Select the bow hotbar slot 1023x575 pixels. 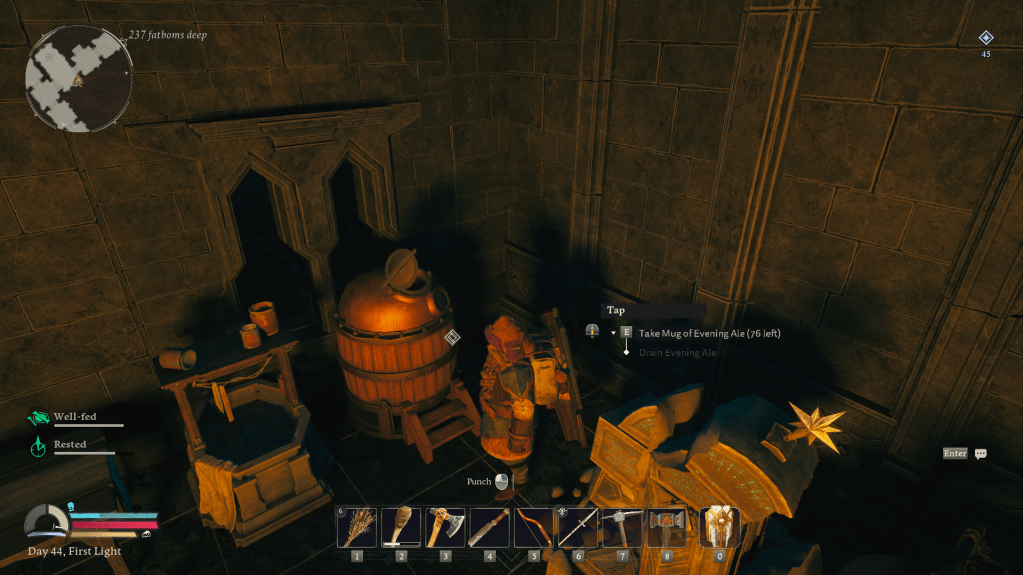coord(533,526)
